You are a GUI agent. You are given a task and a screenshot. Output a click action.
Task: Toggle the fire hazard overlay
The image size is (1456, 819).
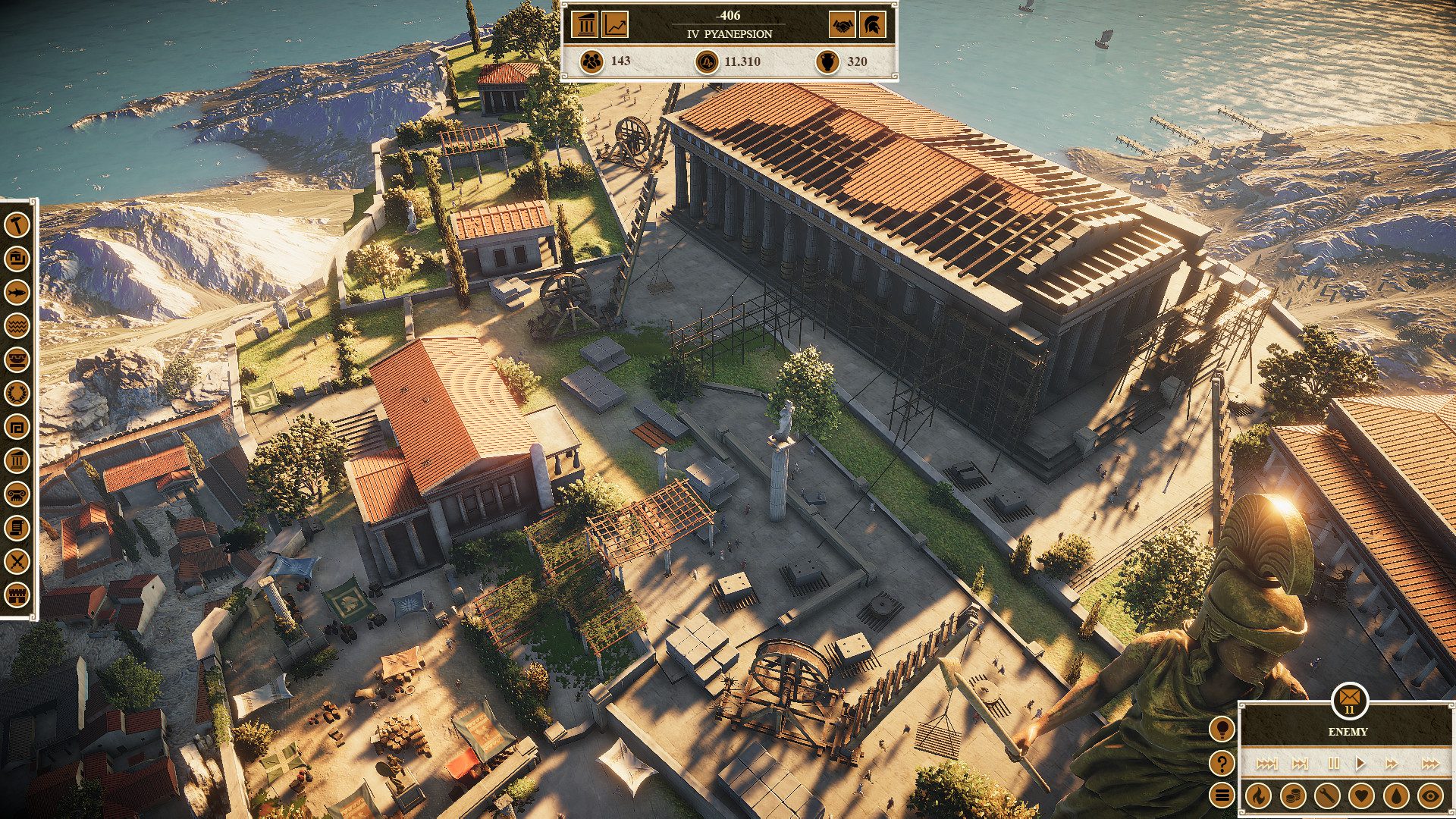(x=1259, y=796)
